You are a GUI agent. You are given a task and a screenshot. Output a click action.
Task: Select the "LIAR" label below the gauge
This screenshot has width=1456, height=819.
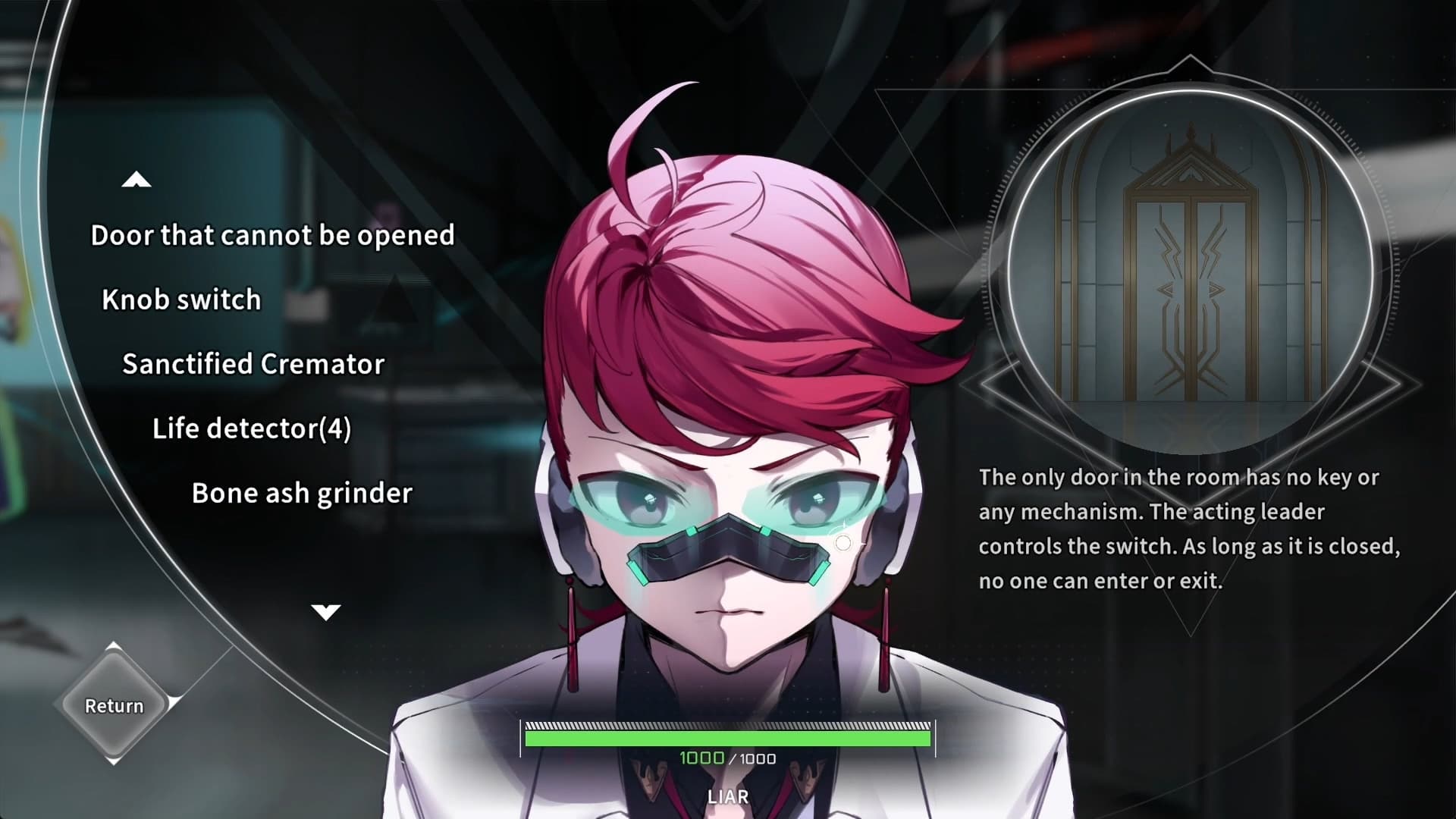pos(727,796)
